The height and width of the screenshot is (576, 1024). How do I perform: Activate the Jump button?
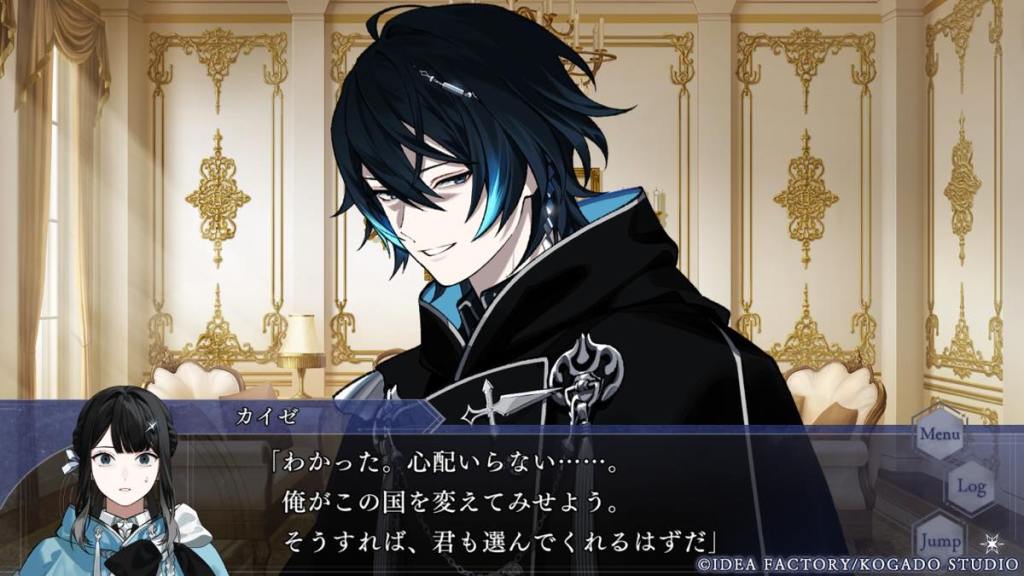click(x=939, y=538)
